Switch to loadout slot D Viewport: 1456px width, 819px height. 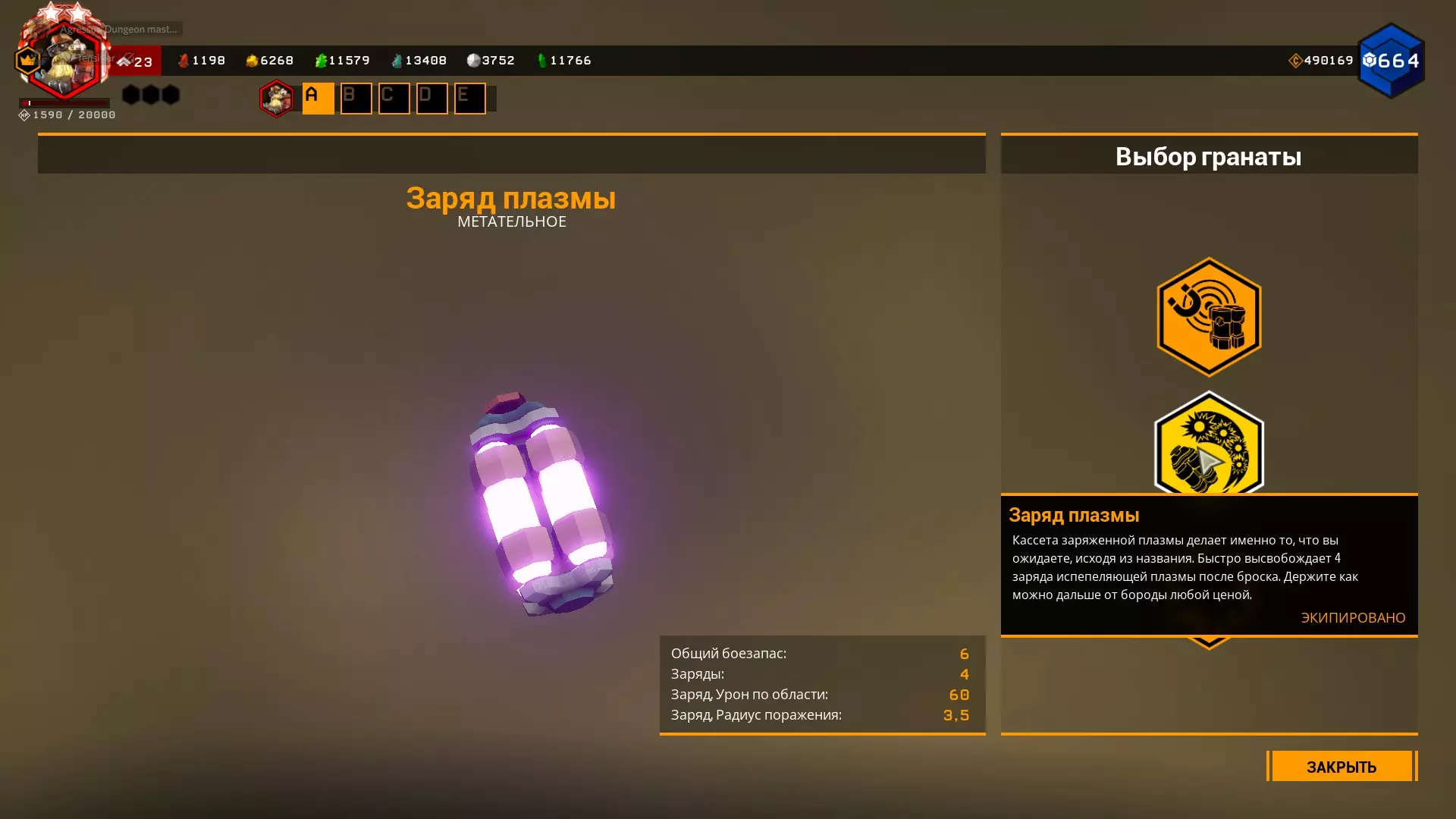click(x=431, y=99)
